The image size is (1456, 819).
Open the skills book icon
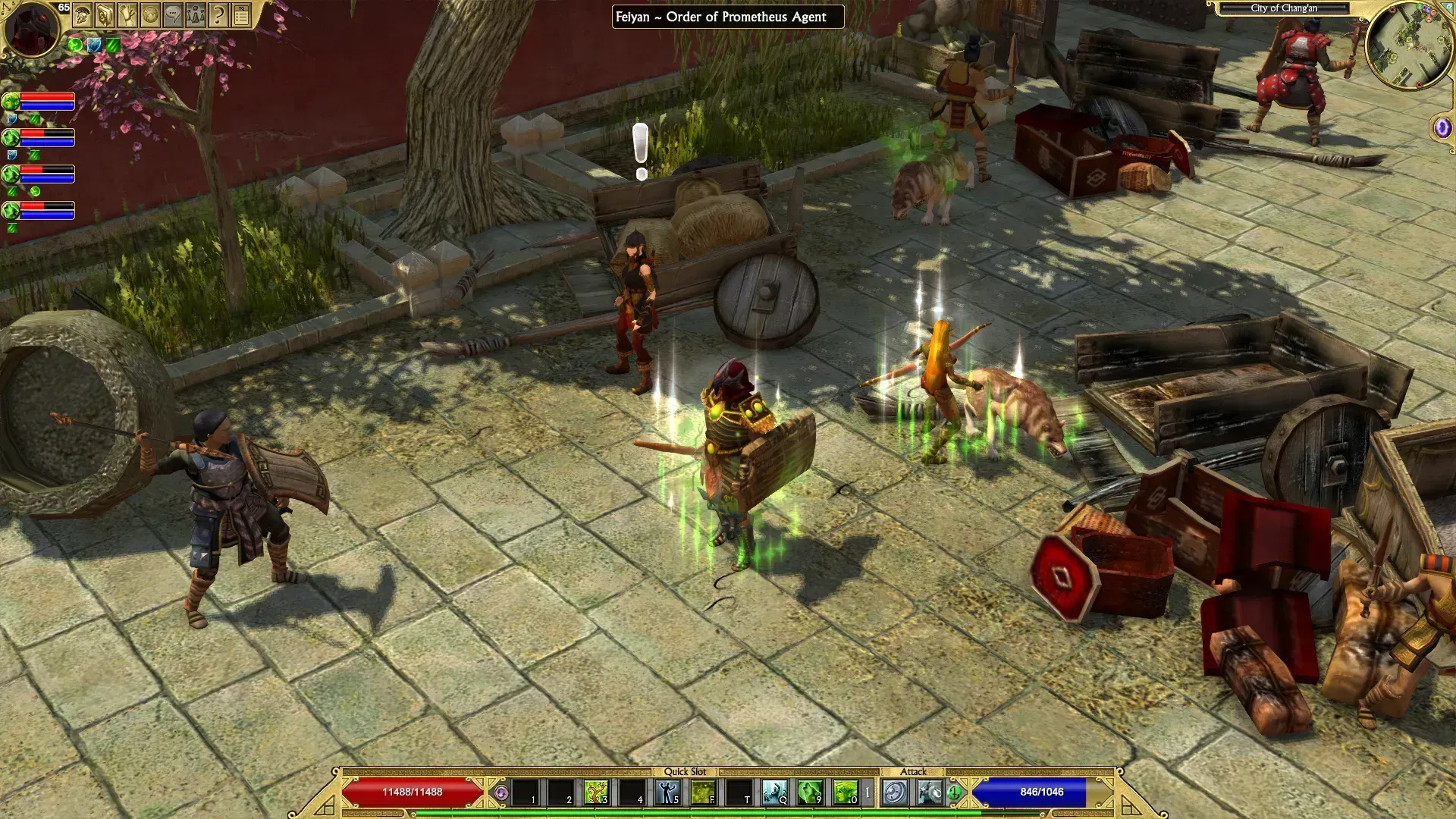[105, 15]
